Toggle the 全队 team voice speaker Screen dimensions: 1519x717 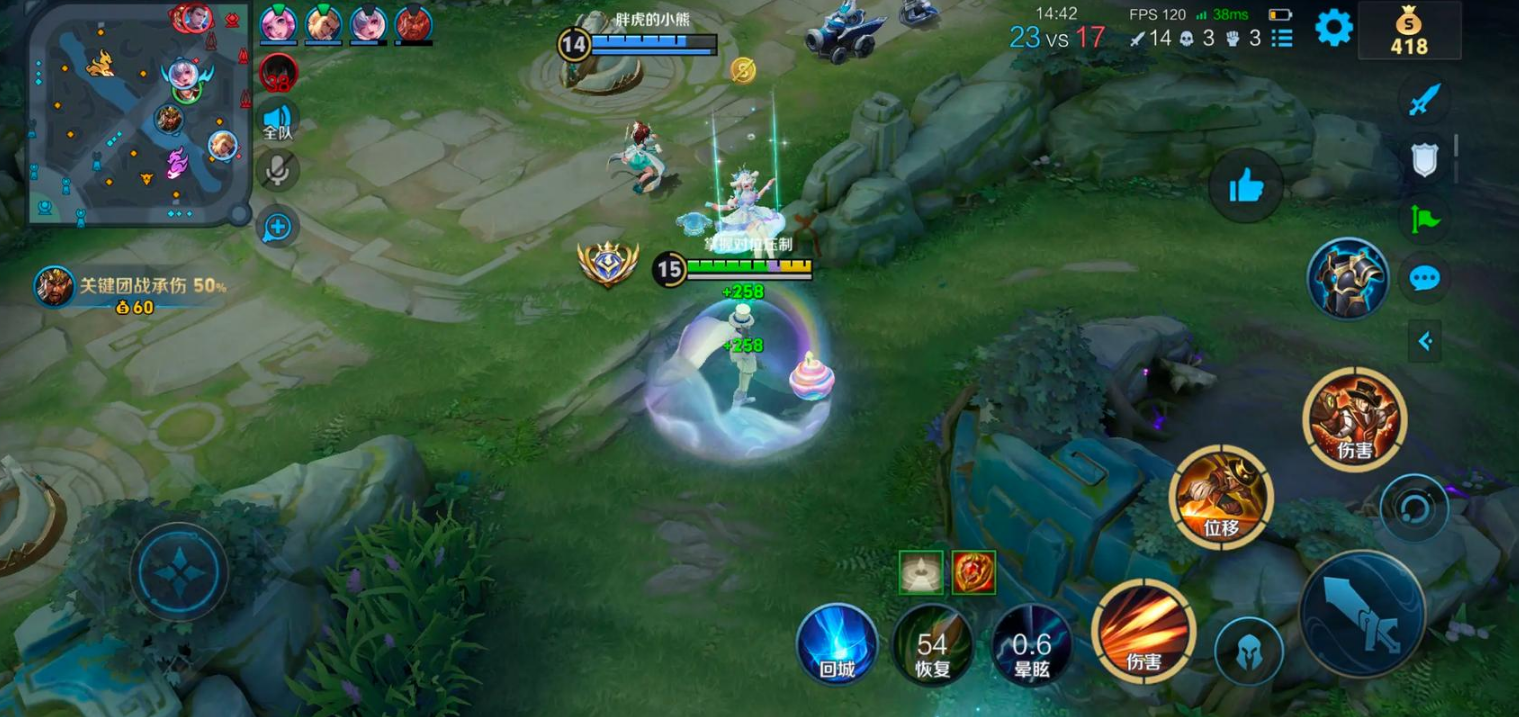[x=277, y=120]
